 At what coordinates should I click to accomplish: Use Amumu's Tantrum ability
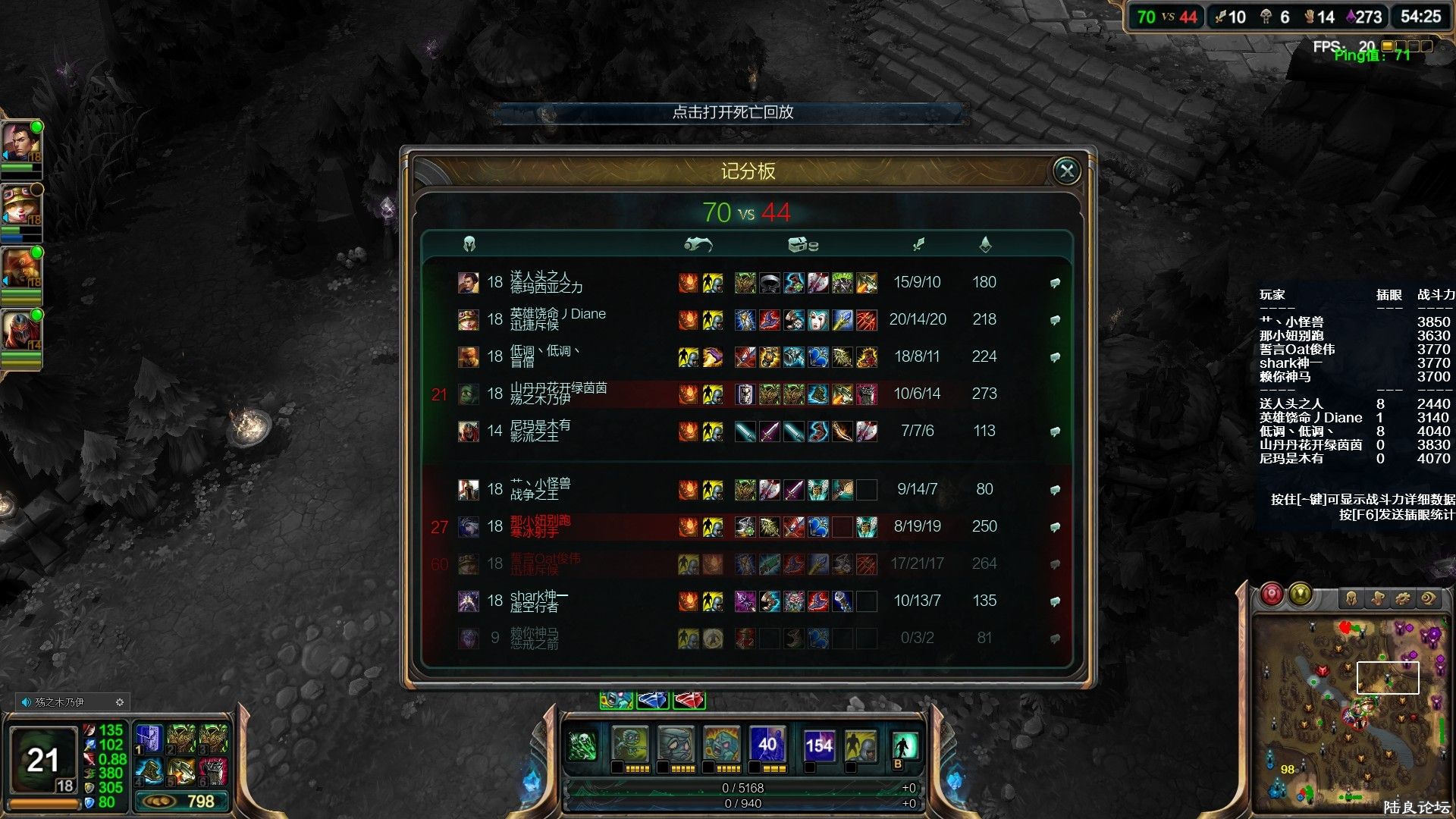pyautogui.click(x=721, y=745)
